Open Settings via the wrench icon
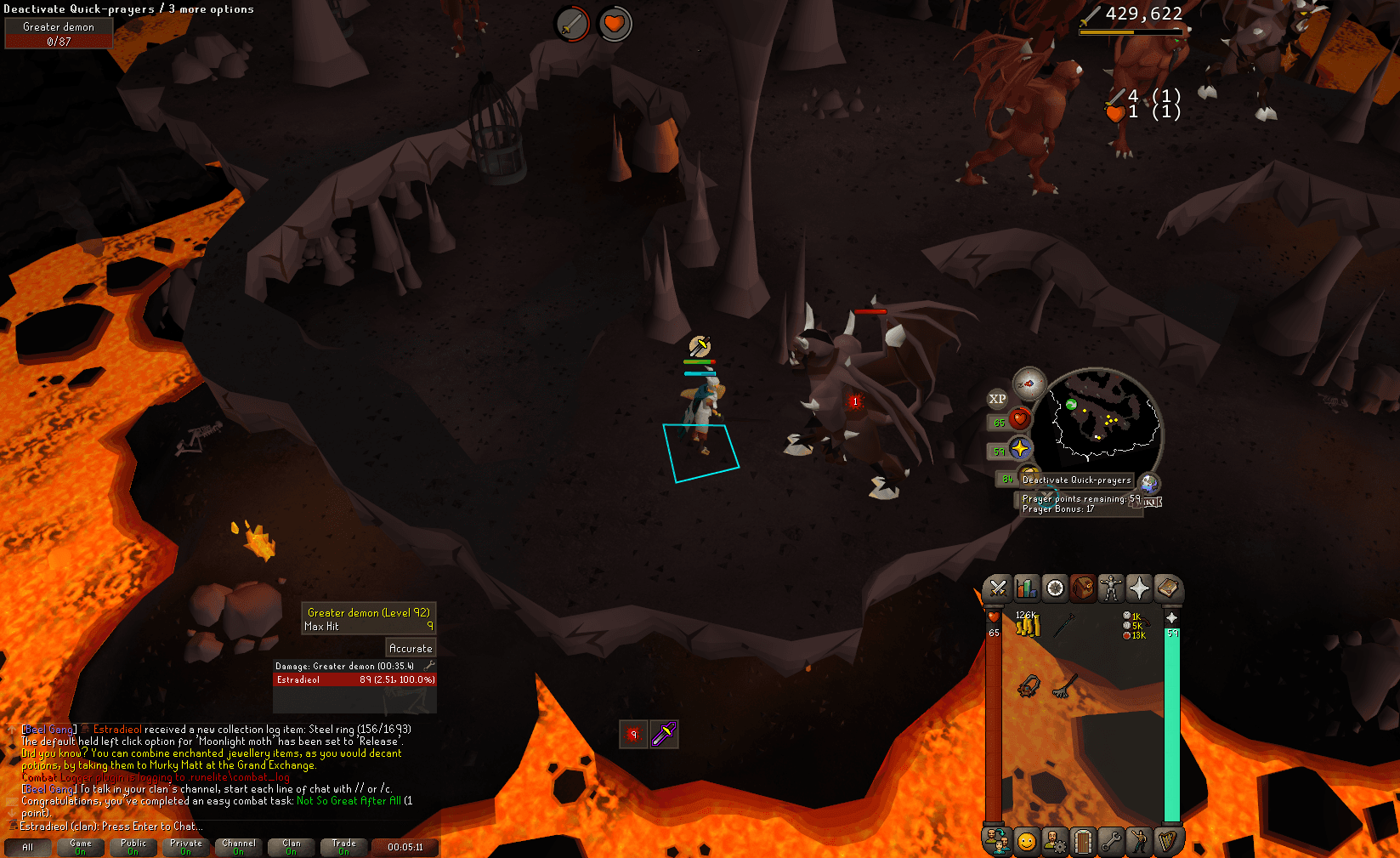1400x858 pixels. pyautogui.click(x=1113, y=842)
